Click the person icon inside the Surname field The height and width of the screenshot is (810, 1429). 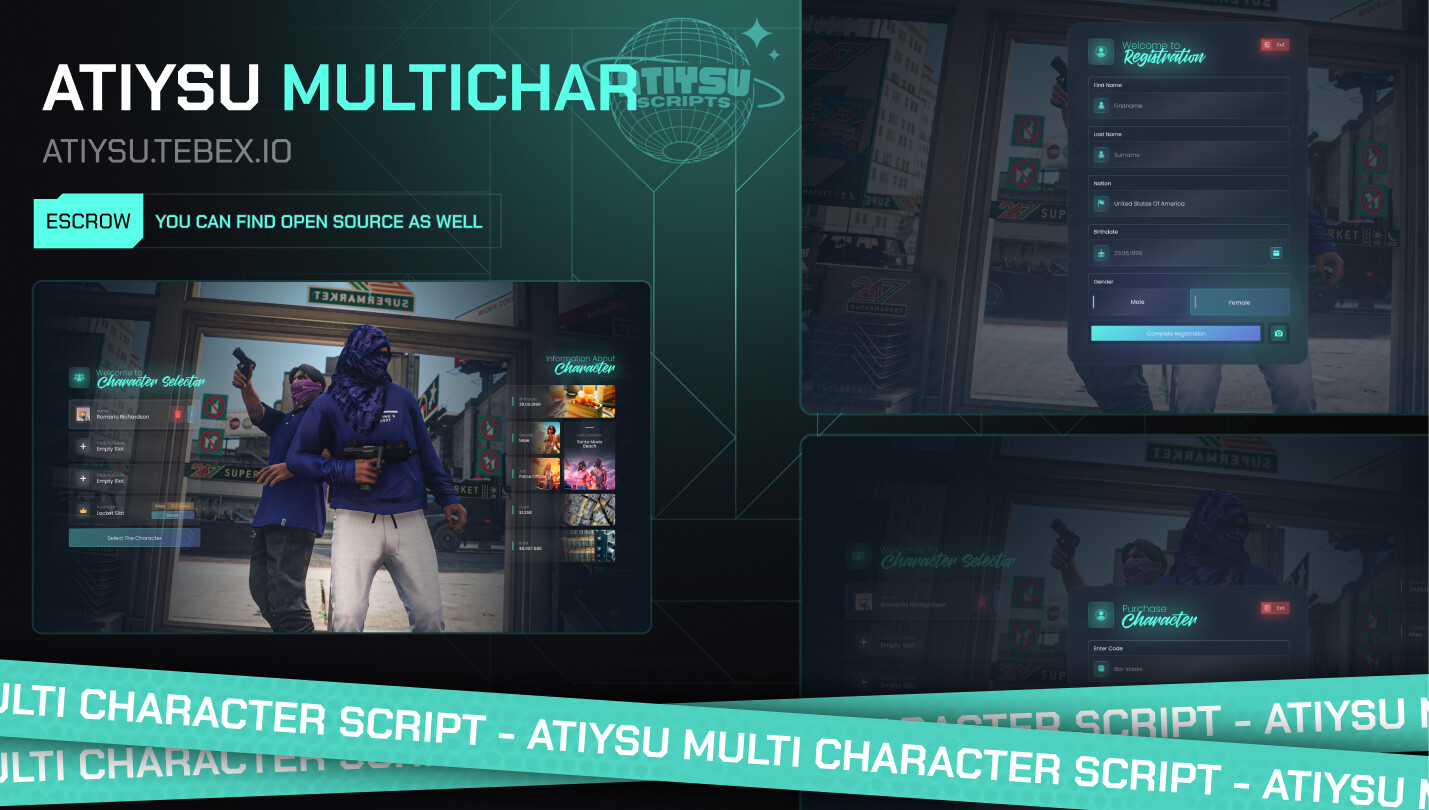point(1101,154)
